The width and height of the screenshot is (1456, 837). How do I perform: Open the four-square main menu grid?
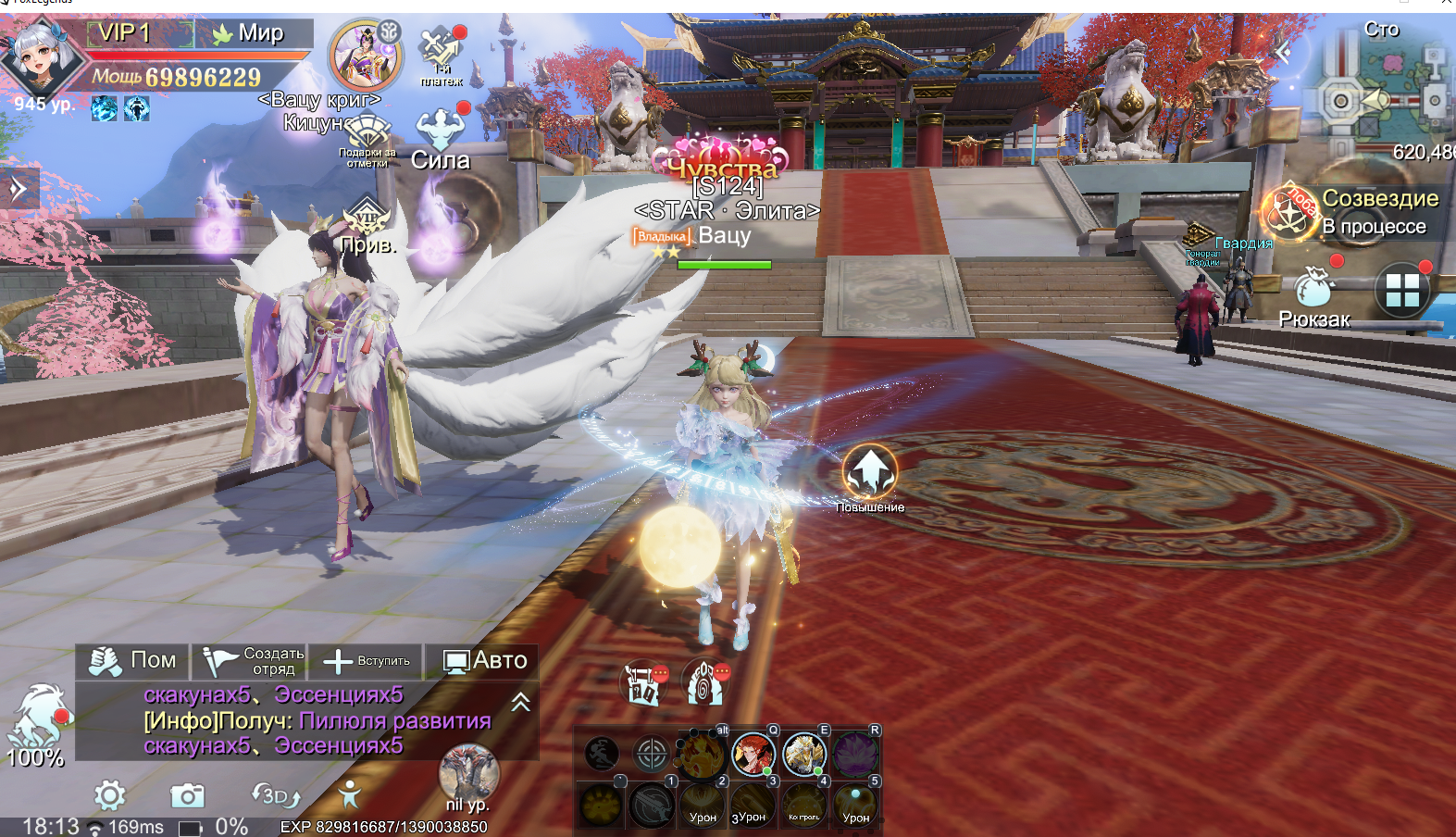point(1401,291)
